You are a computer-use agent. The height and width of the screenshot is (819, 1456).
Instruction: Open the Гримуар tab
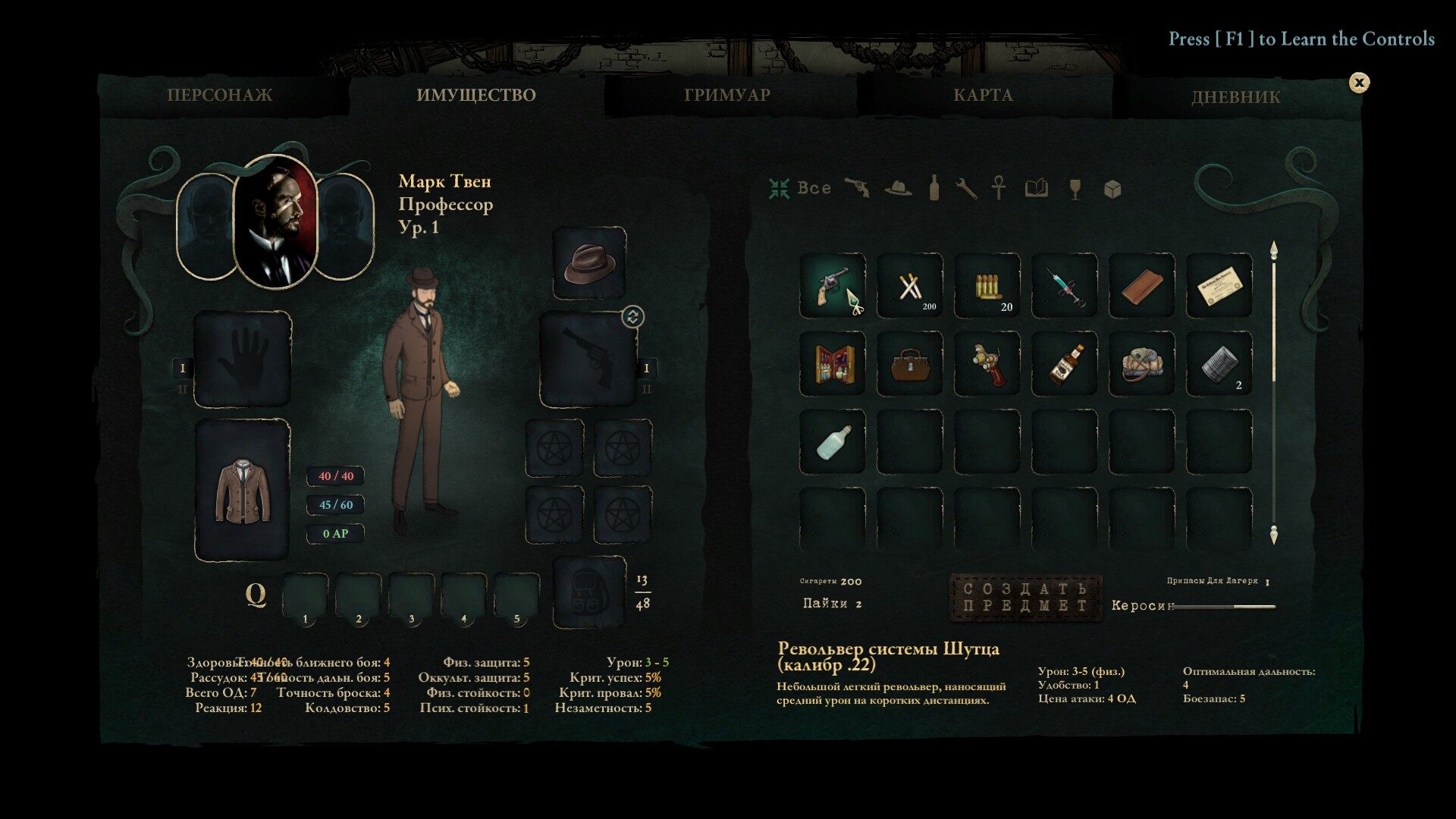(726, 96)
